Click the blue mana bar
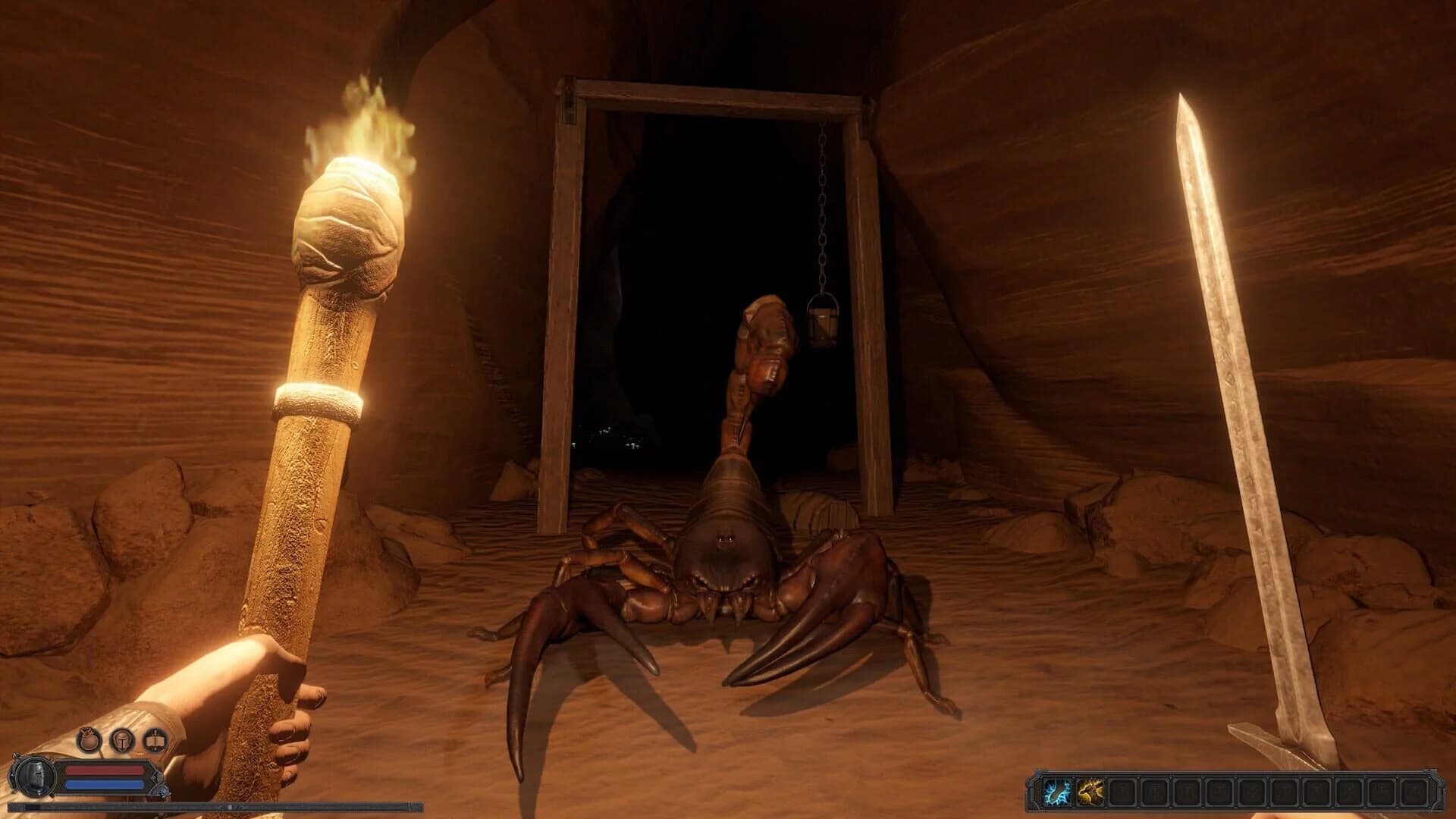This screenshot has height=819, width=1456. click(x=104, y=786)
